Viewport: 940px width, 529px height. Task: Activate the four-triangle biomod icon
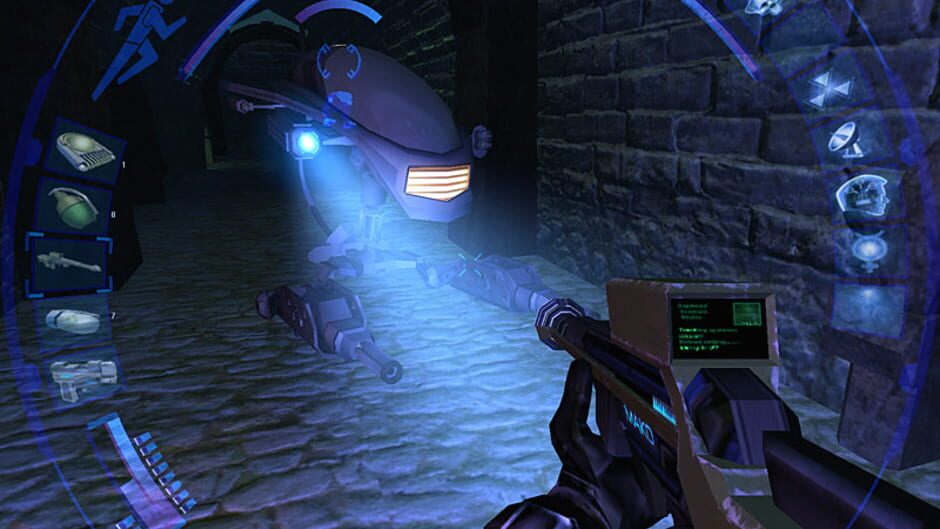pos(829,88)
